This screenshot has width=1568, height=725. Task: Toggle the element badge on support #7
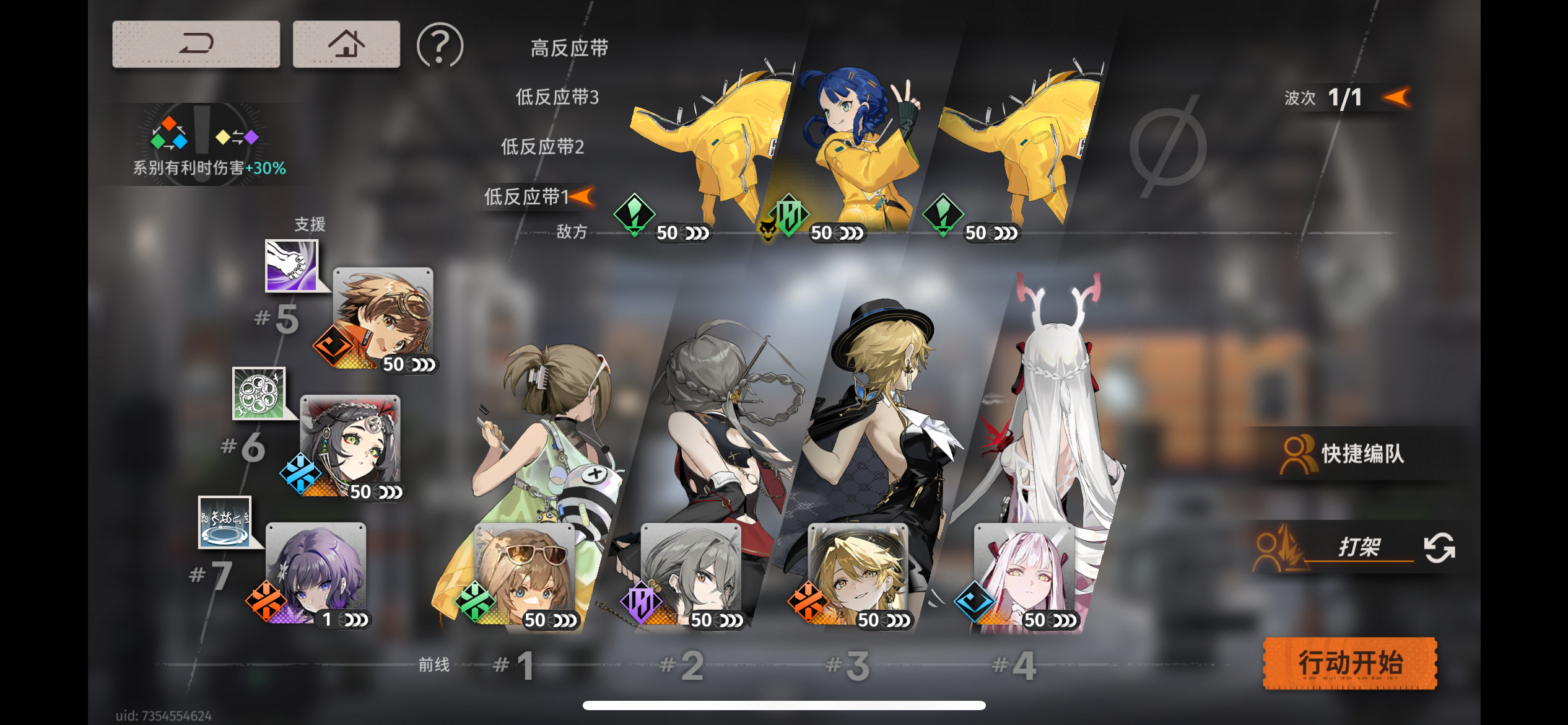click(268, 600)
